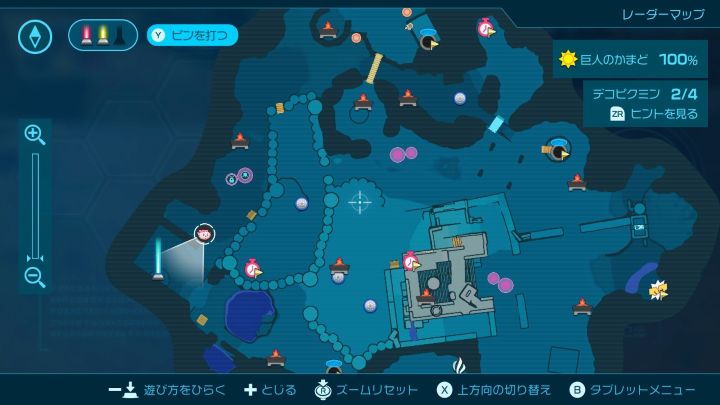Select the pin color beacons selector

point(102,36)
